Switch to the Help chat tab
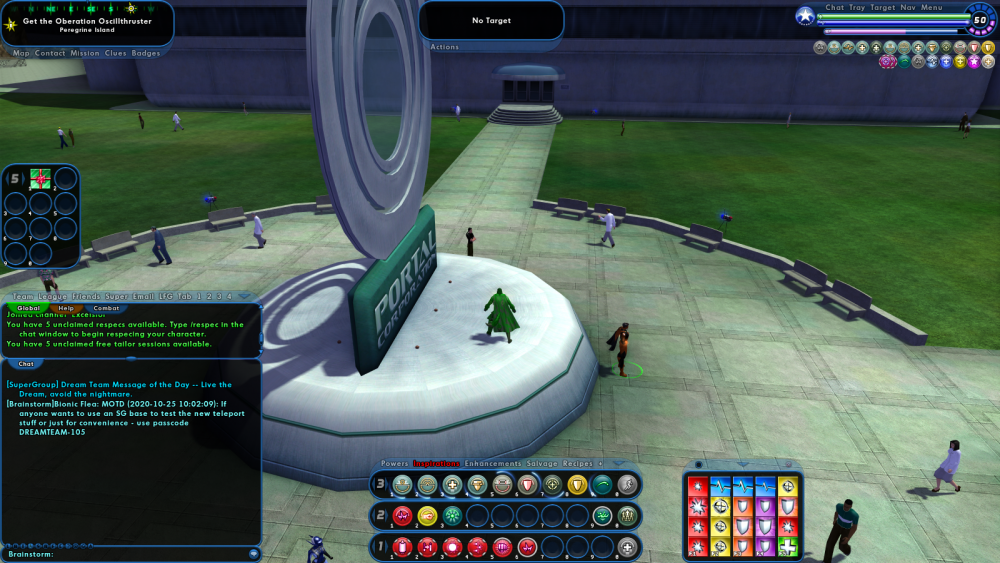 coord(66,308)
